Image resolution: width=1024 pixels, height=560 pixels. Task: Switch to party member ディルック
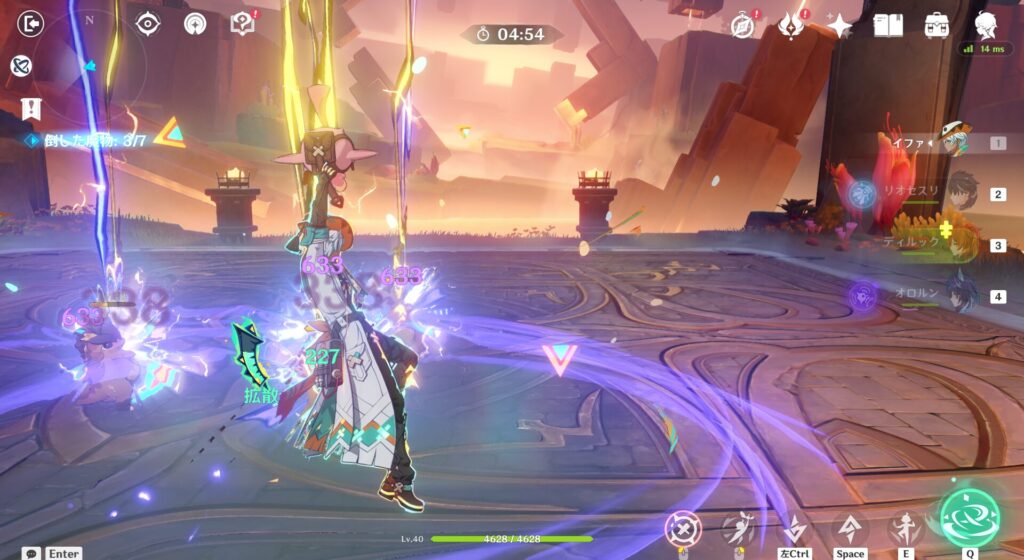point(960,244)
